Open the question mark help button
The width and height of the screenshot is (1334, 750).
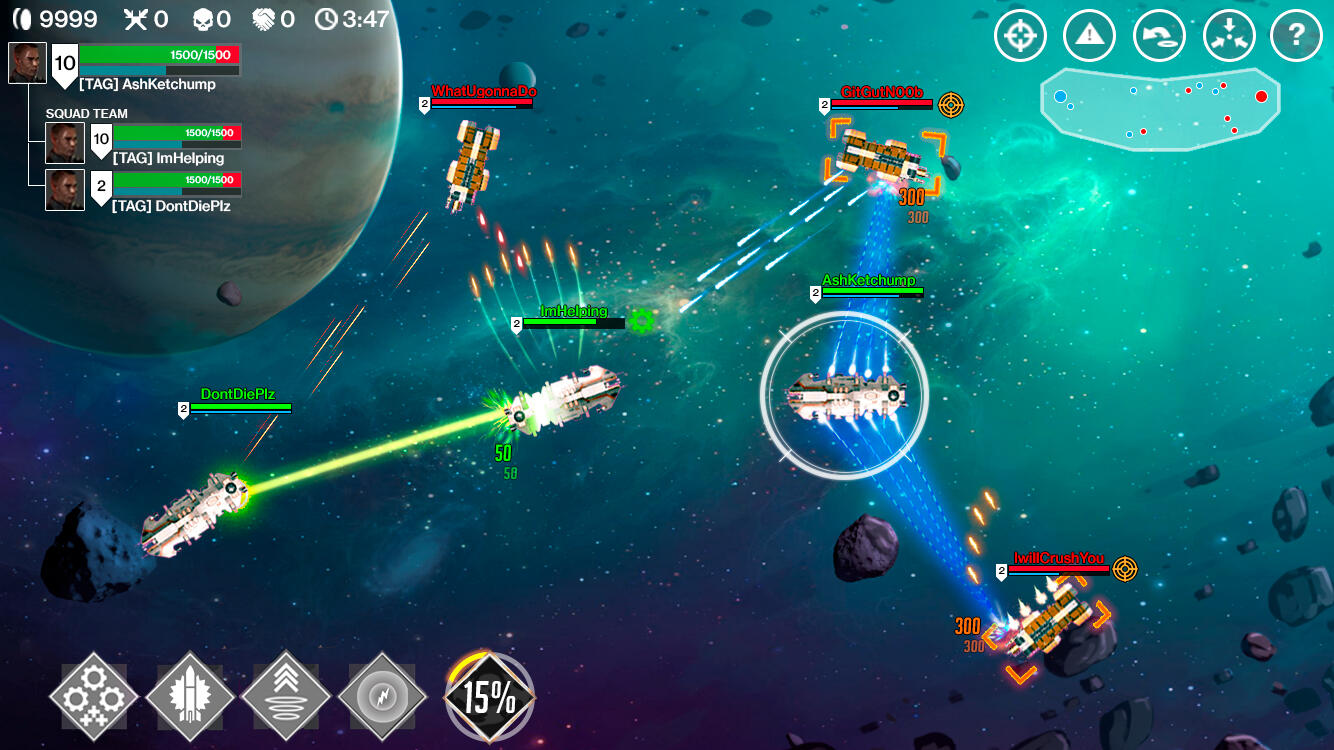click(x=1296, y=37)
